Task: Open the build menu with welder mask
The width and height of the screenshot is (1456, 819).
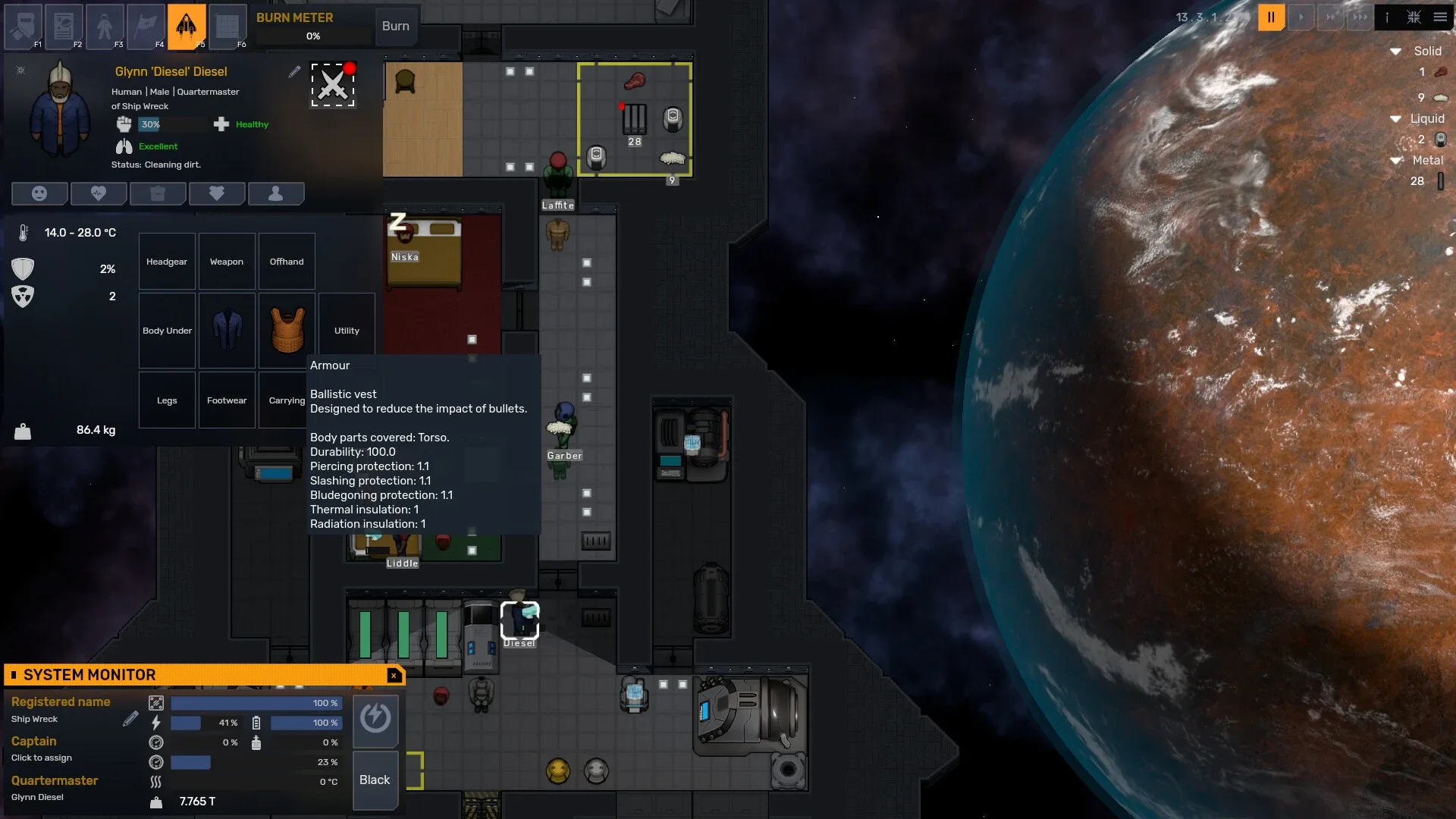Action: pos(24,26)
